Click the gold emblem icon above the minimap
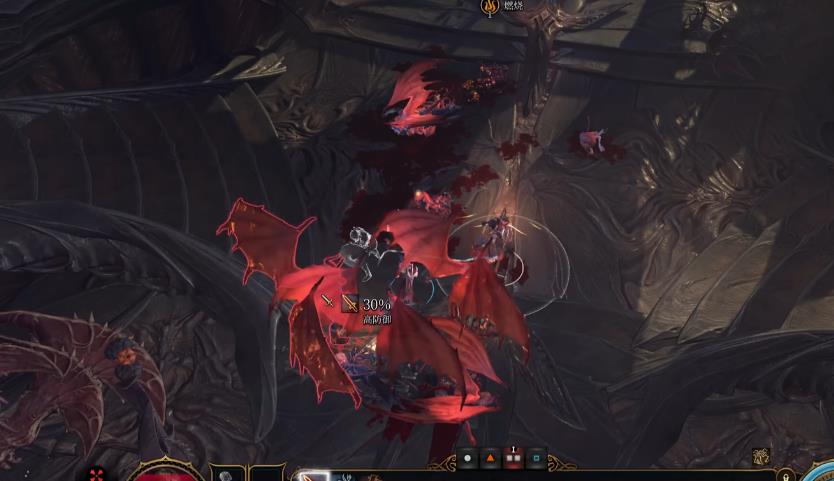834x481 pixels. 761,457
